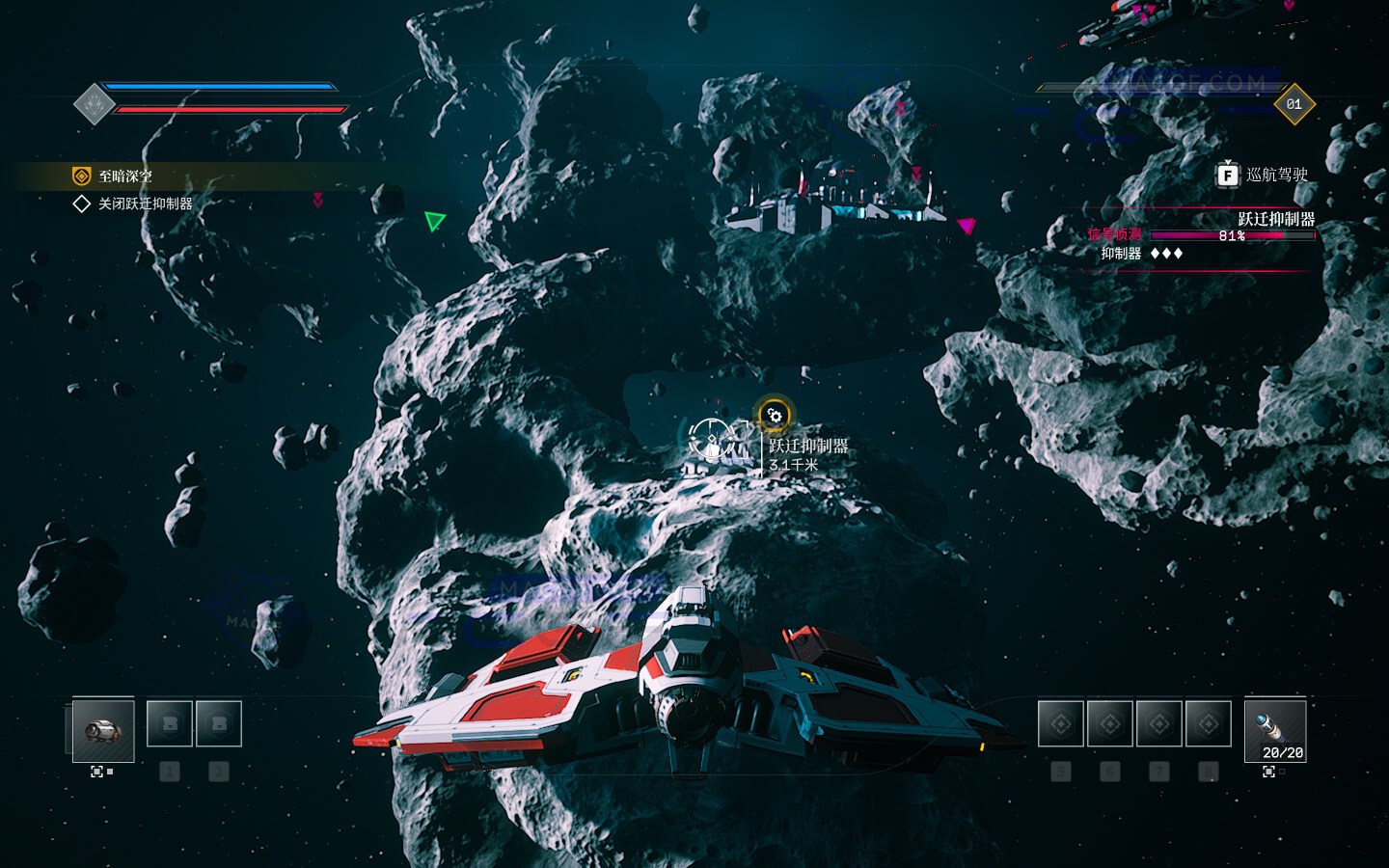Select the missile launcher icon showing 20/20 ammo
Image resolution: width=1389 pixels, height=868 pixels.
click(1274, 731)
